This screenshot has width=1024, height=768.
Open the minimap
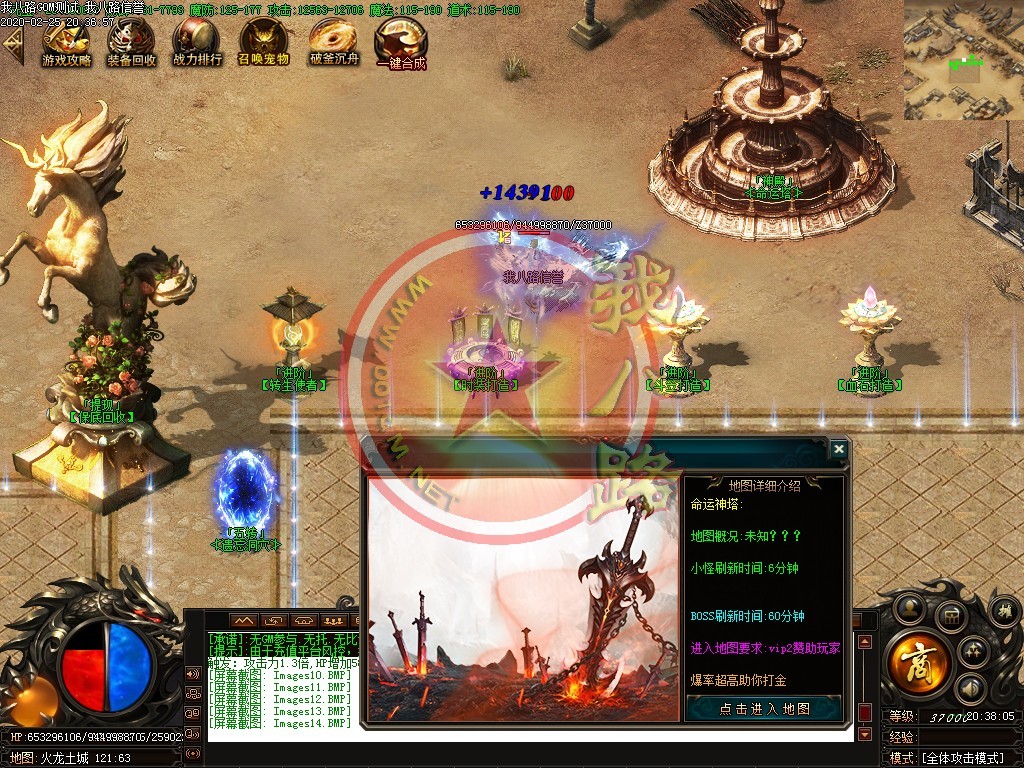click(963, 59)
